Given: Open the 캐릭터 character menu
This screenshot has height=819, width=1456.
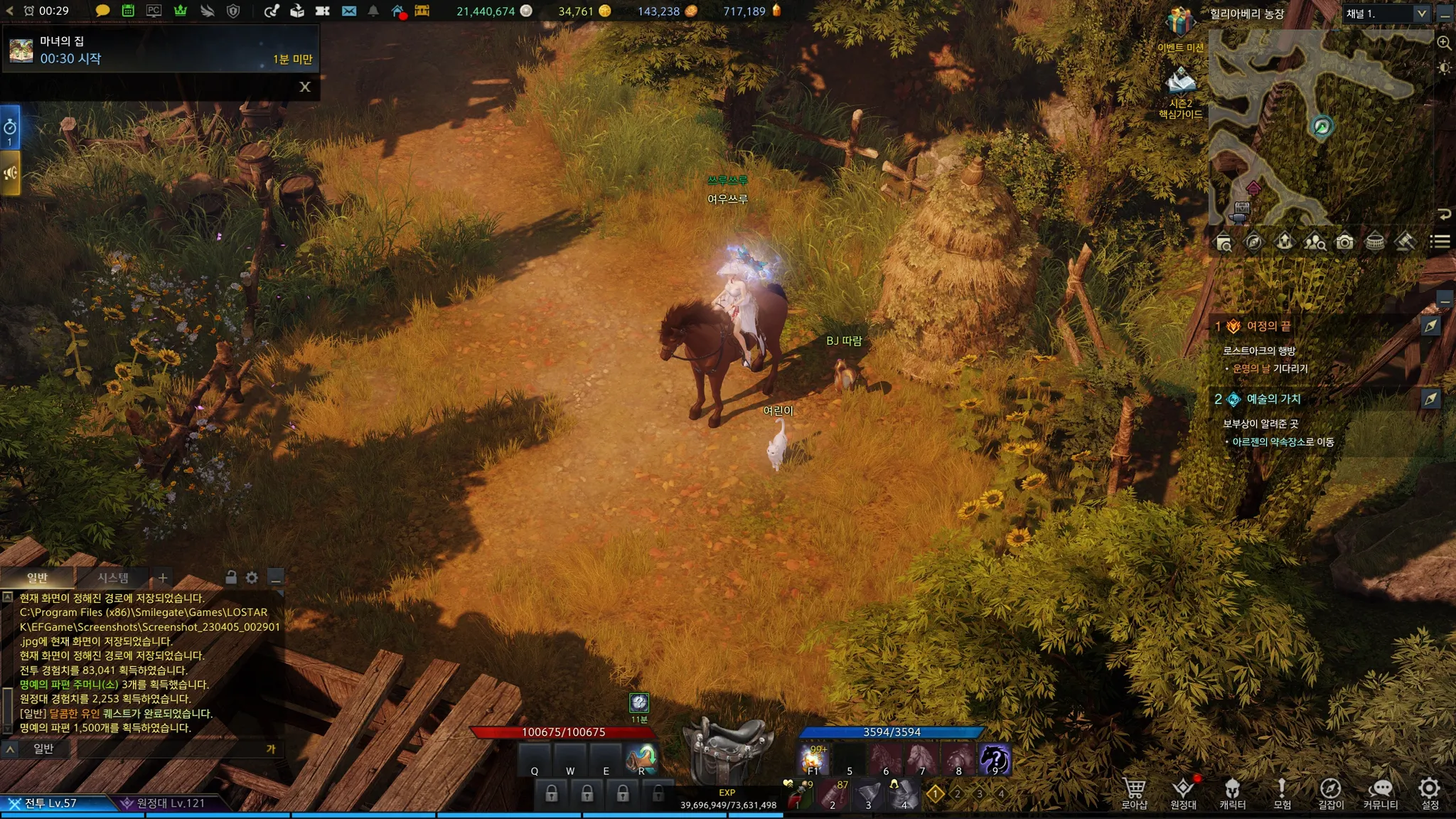Looking at the screenshot, I should [x=1232, y=792].
